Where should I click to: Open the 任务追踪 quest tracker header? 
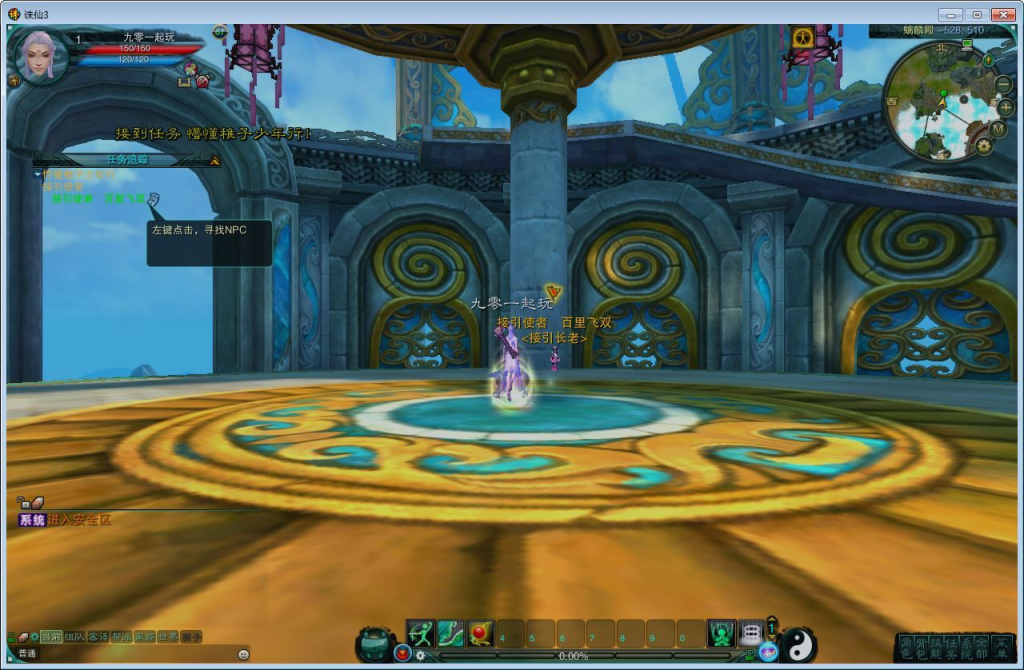pos(127,159)
